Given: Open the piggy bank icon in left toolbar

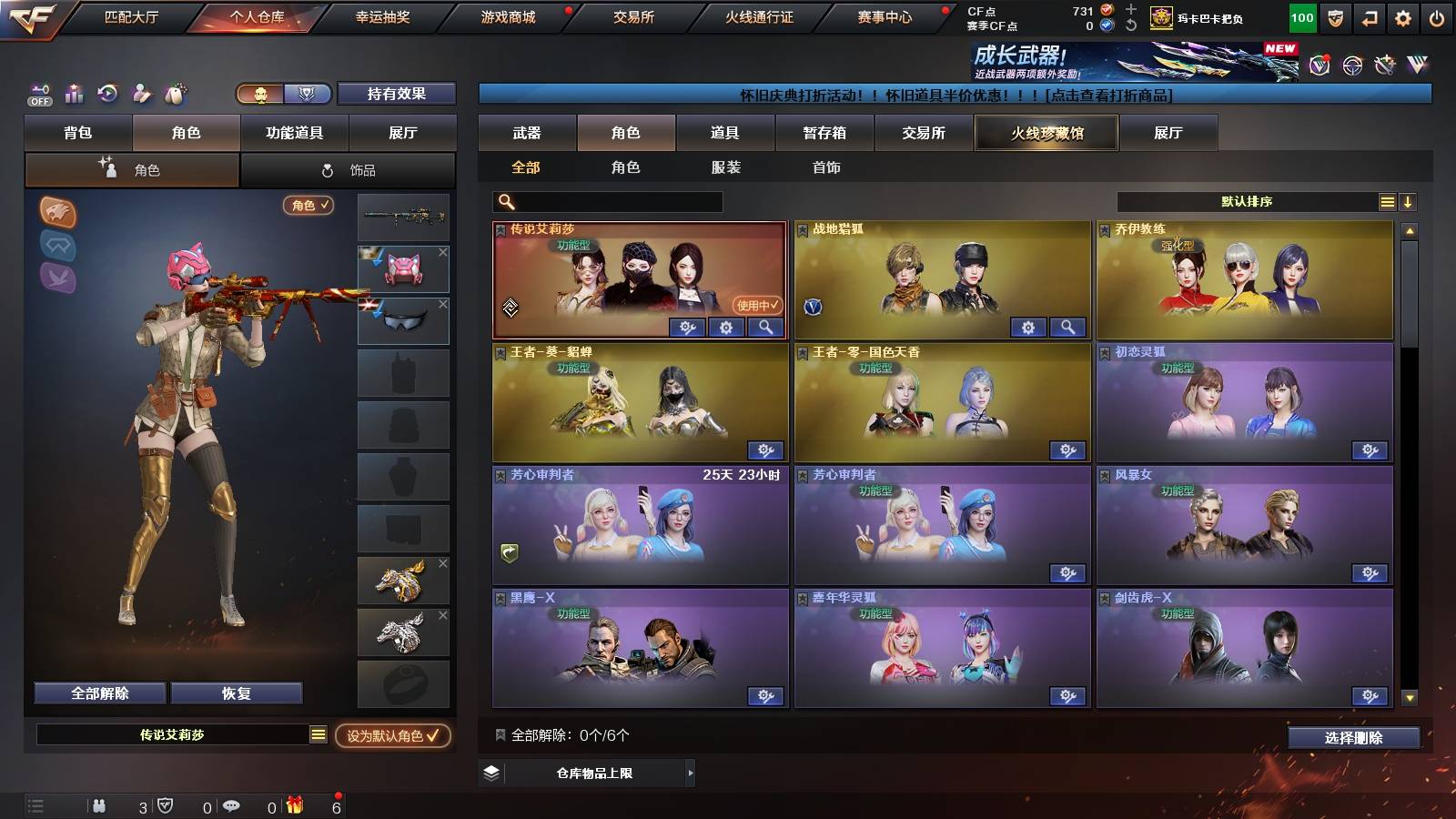Looking at the screenshot, I should [x=173, y=94].
